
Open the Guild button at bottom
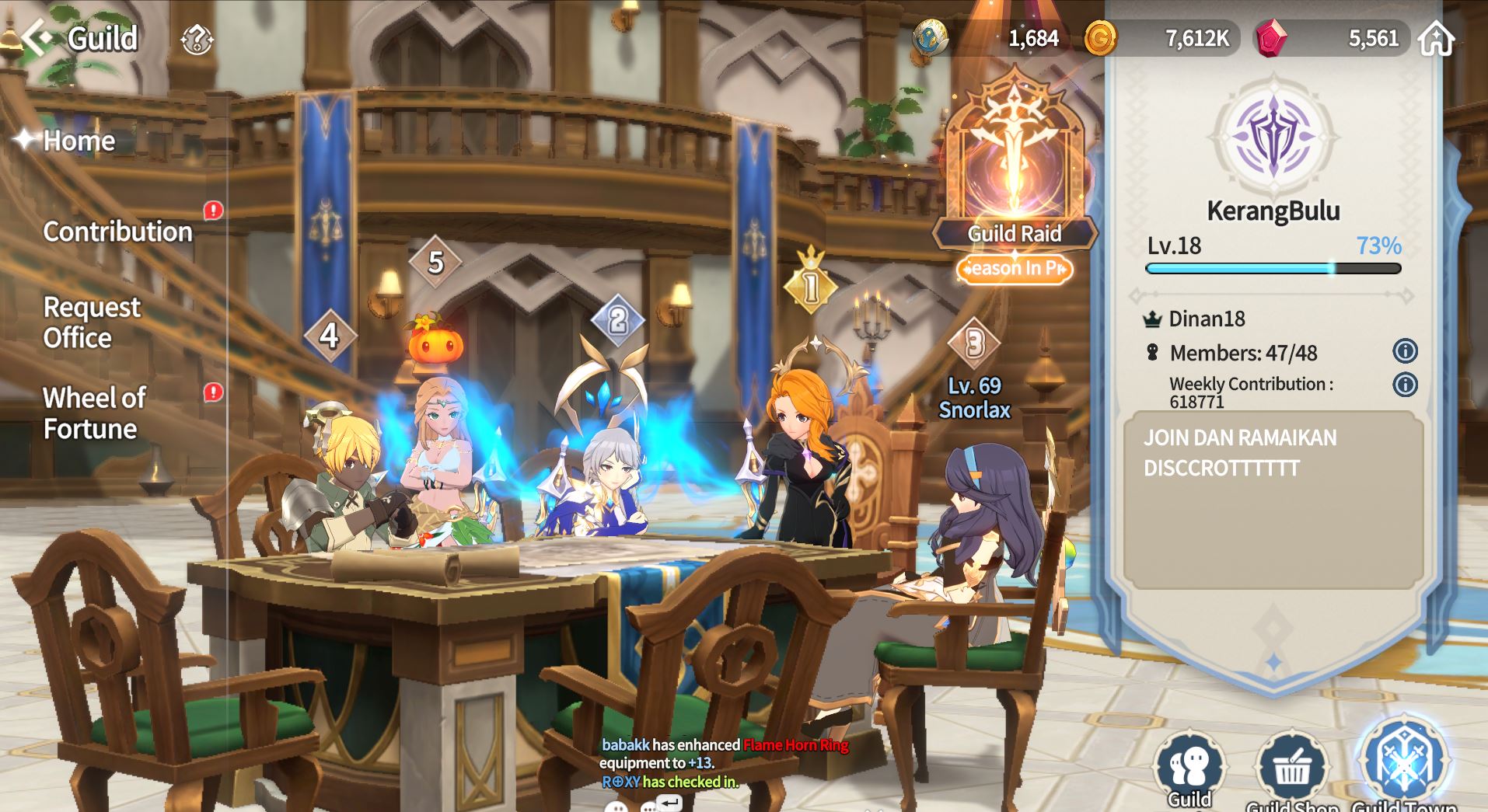tap(1189, 771)
